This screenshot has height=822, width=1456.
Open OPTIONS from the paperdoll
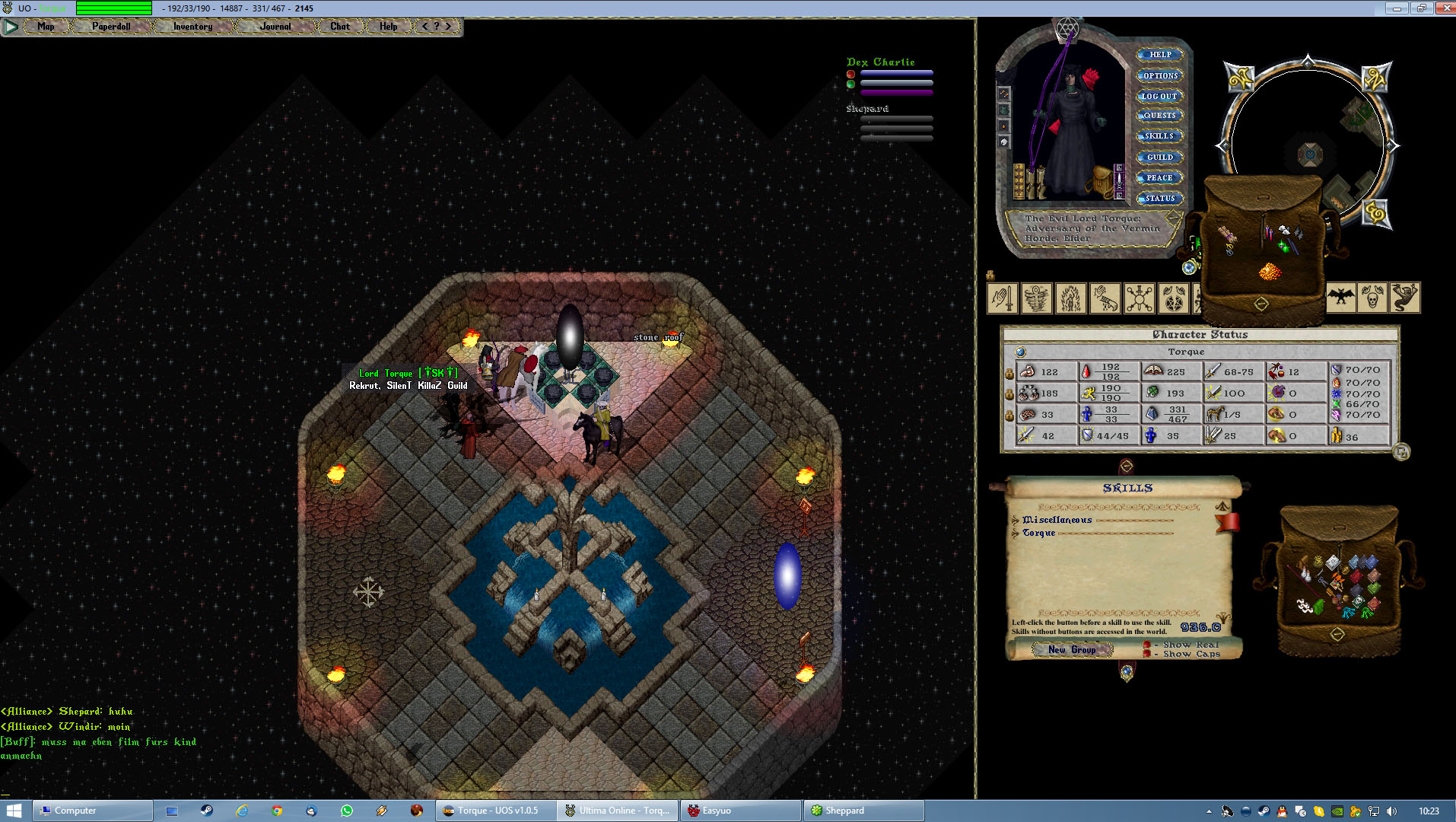pos(1160,76)
